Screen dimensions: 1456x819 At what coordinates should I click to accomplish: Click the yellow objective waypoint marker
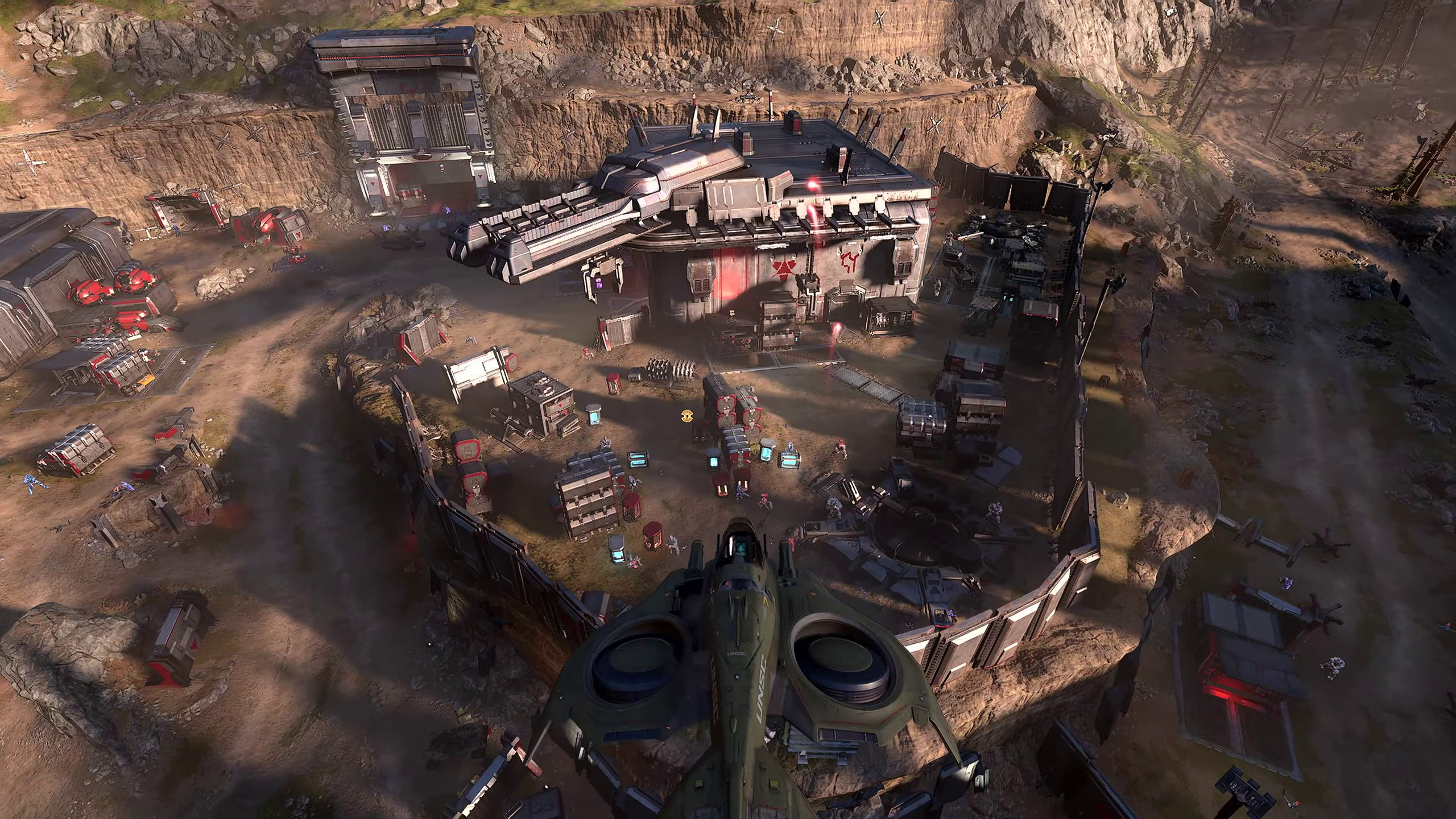[x=687, y=416]
